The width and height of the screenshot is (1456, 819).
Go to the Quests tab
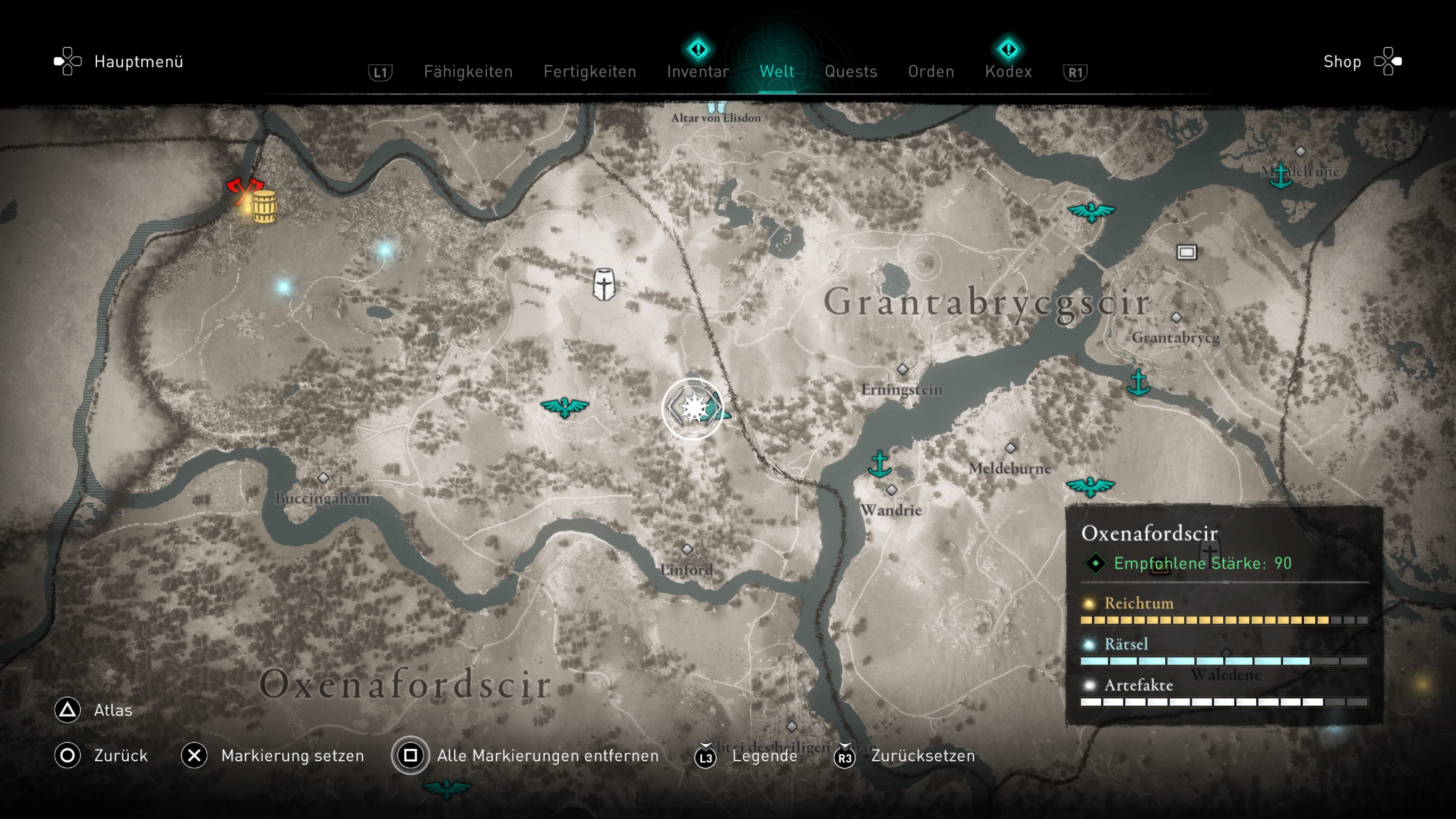pos(850,72)
